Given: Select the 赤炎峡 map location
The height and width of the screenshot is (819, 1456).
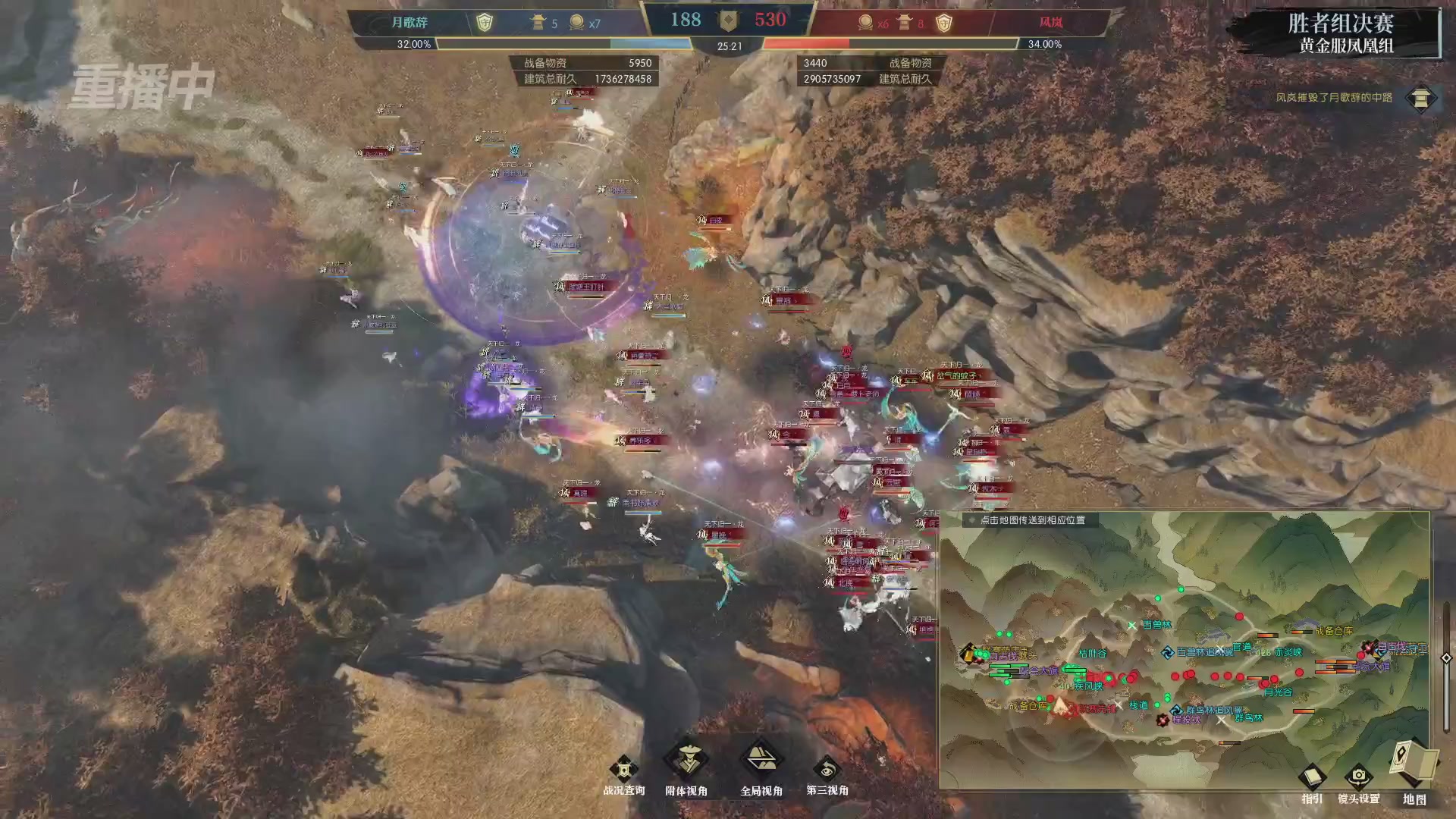Looking at the screenshot, I should click(1288, 652).
